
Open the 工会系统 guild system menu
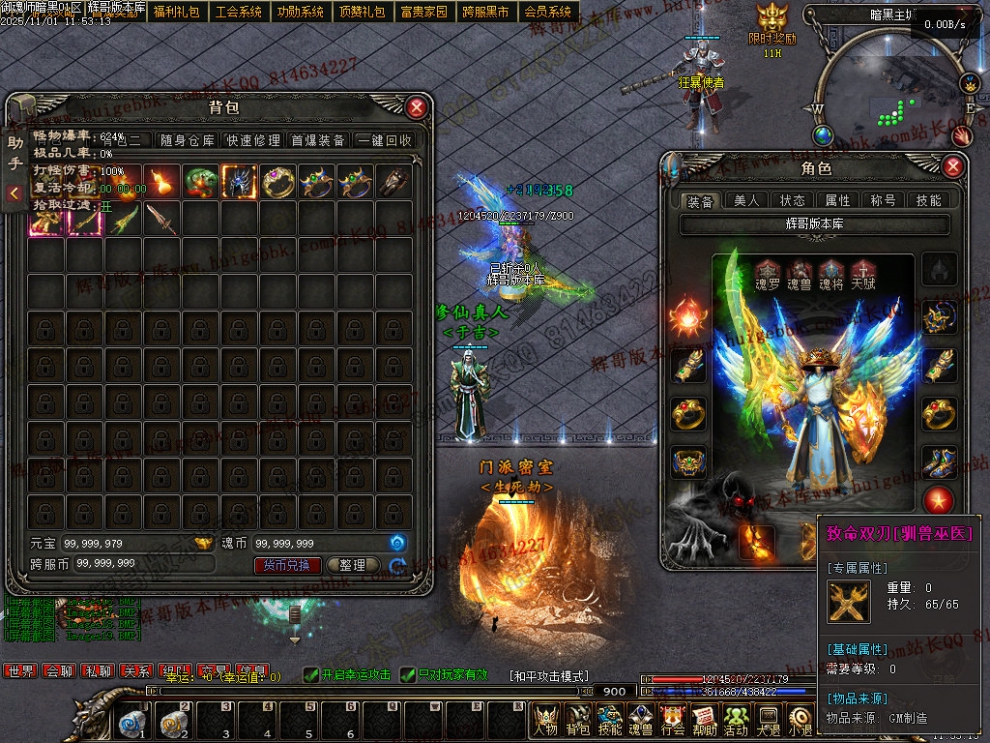click(238, 12)
